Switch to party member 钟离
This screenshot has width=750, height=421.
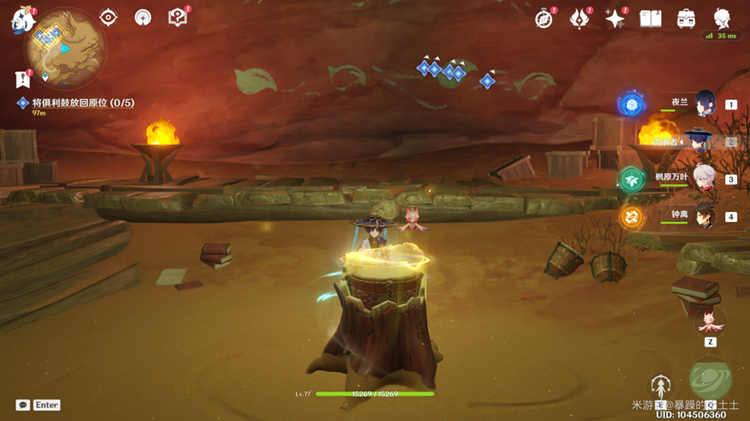click(x=704, y=215)
